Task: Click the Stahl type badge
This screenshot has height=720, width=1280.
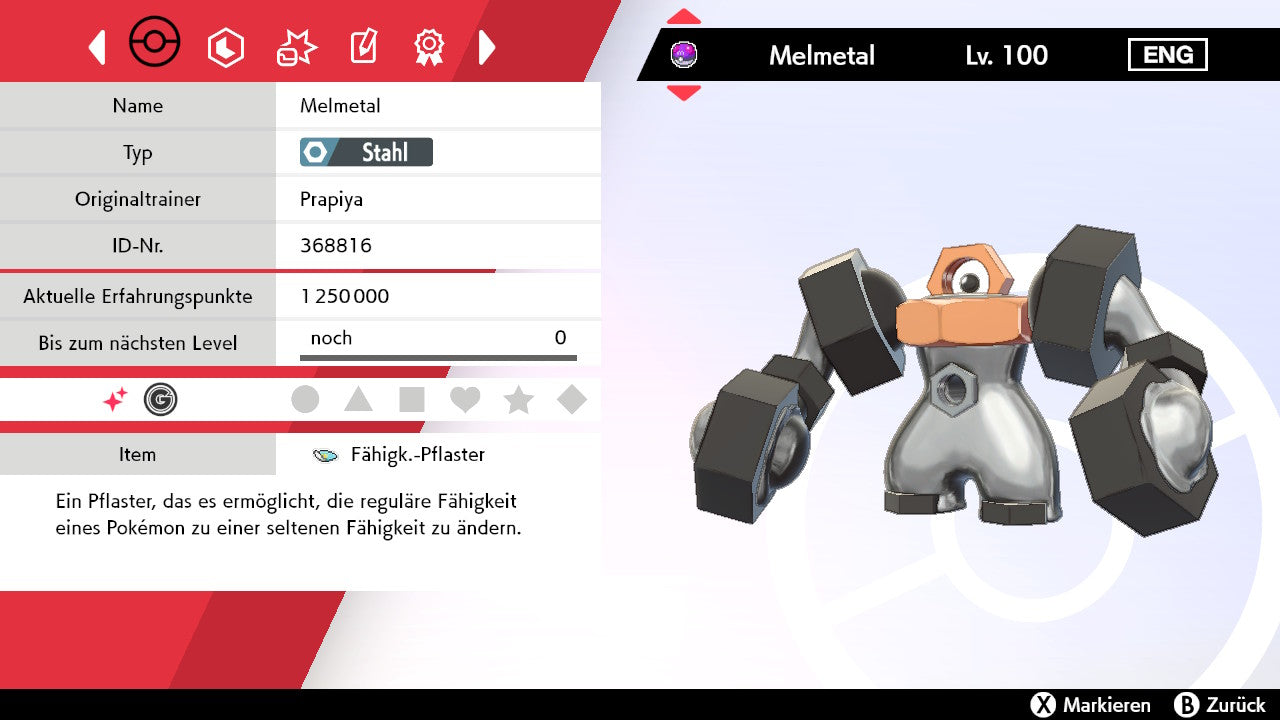Action: (x=366, y=152)
